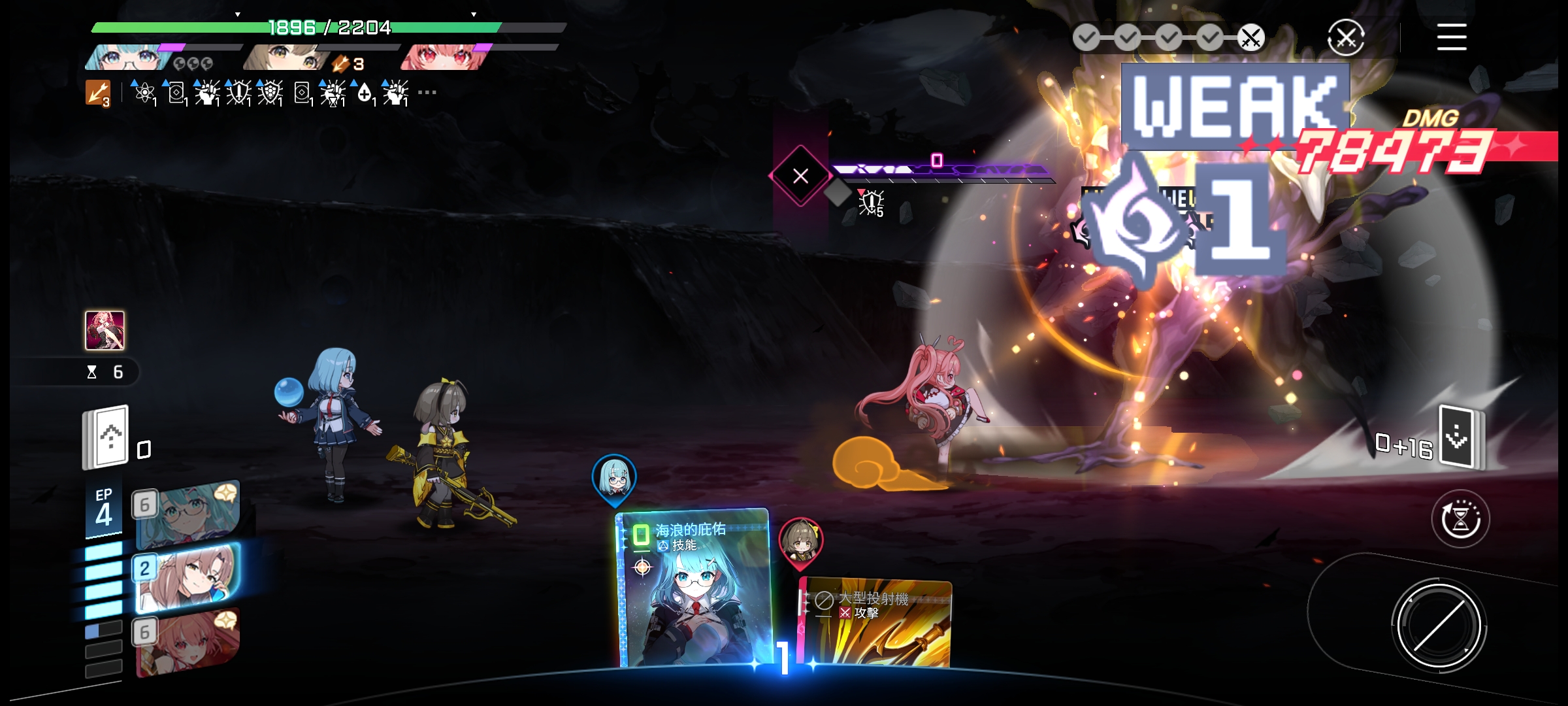The height and width of the screenshot is (706, 1568).
Task: Expand the status effects ellipsis
Action: [427, 93]
